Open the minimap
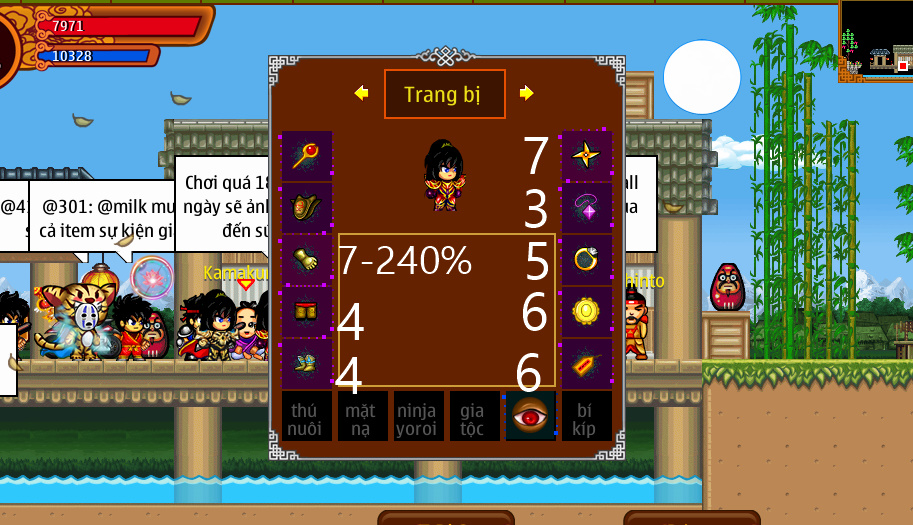Screen dimensions: 913x525 [876, 40]
